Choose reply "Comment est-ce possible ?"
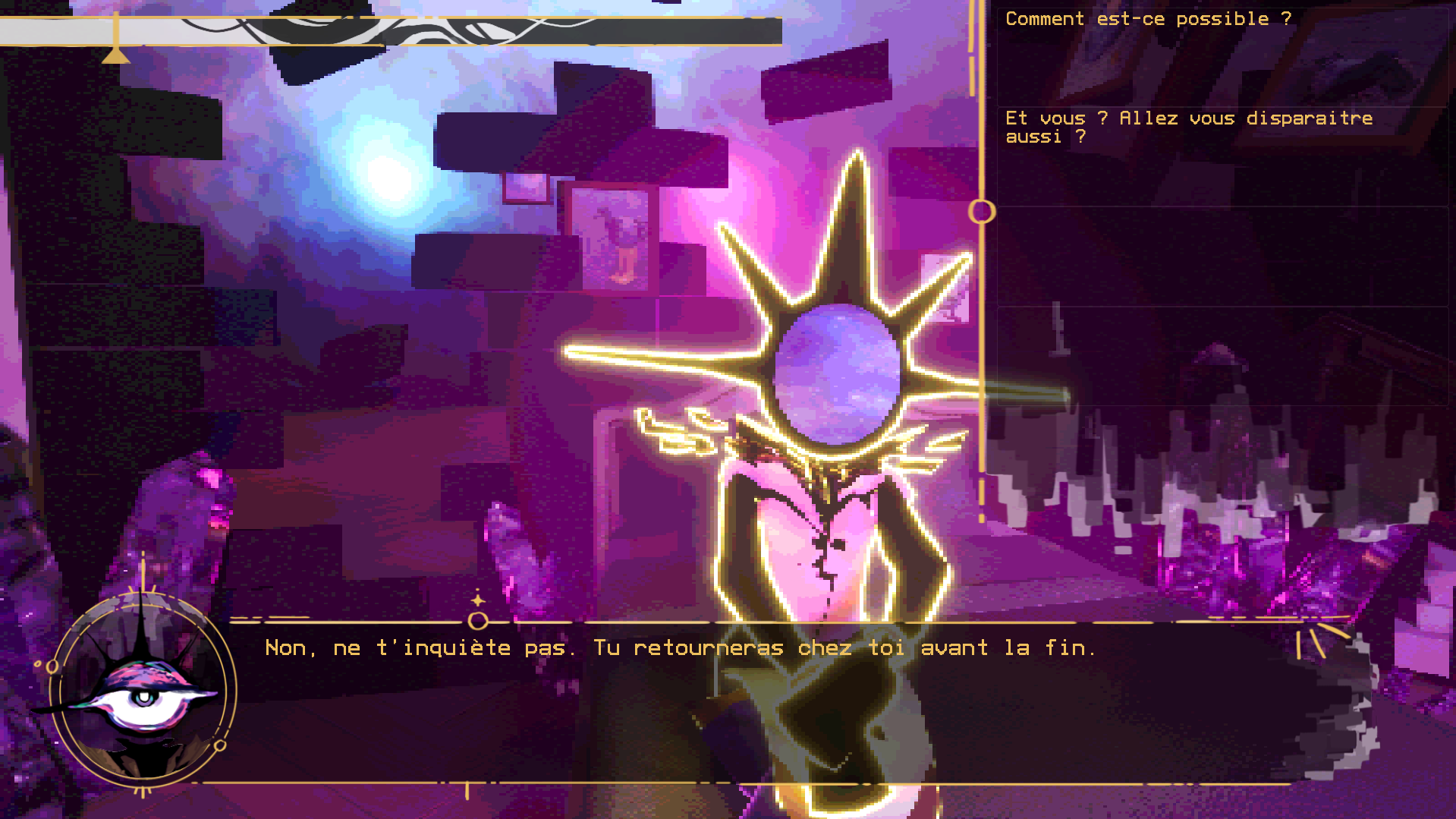The width and height of the screenshot is (1456, 819). tap(1147, 20)
